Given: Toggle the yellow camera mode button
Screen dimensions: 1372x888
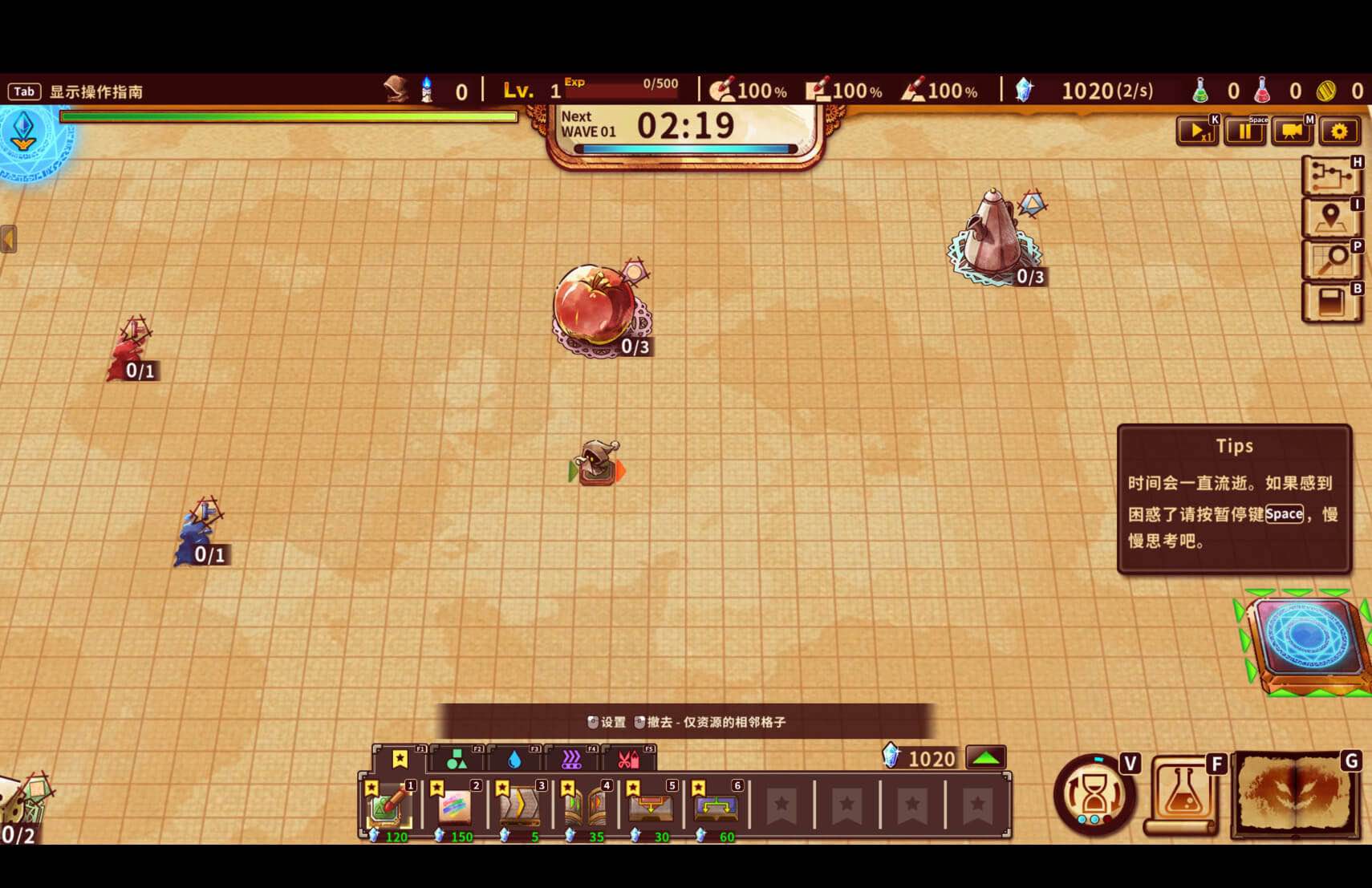Looking at the screenshot, I should 1292,131.
